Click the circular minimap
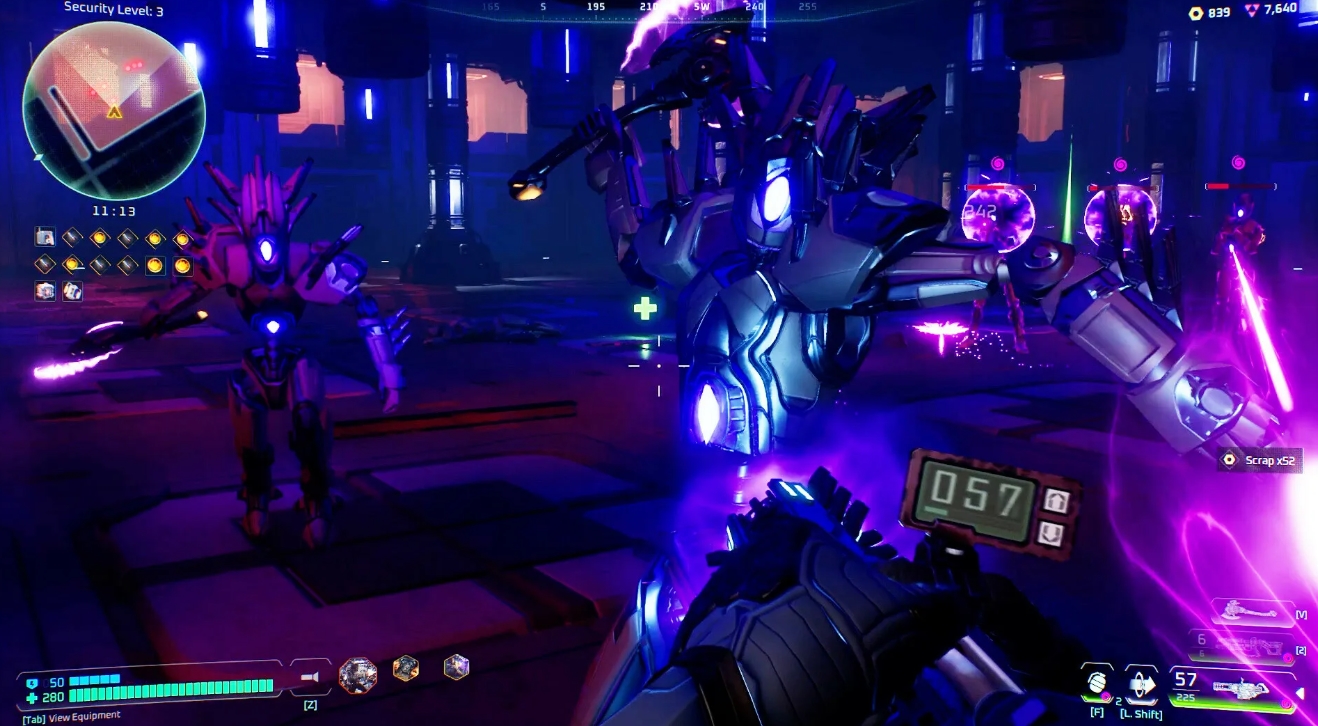This screenshot has width=1318, height=726. click(113, 110)
